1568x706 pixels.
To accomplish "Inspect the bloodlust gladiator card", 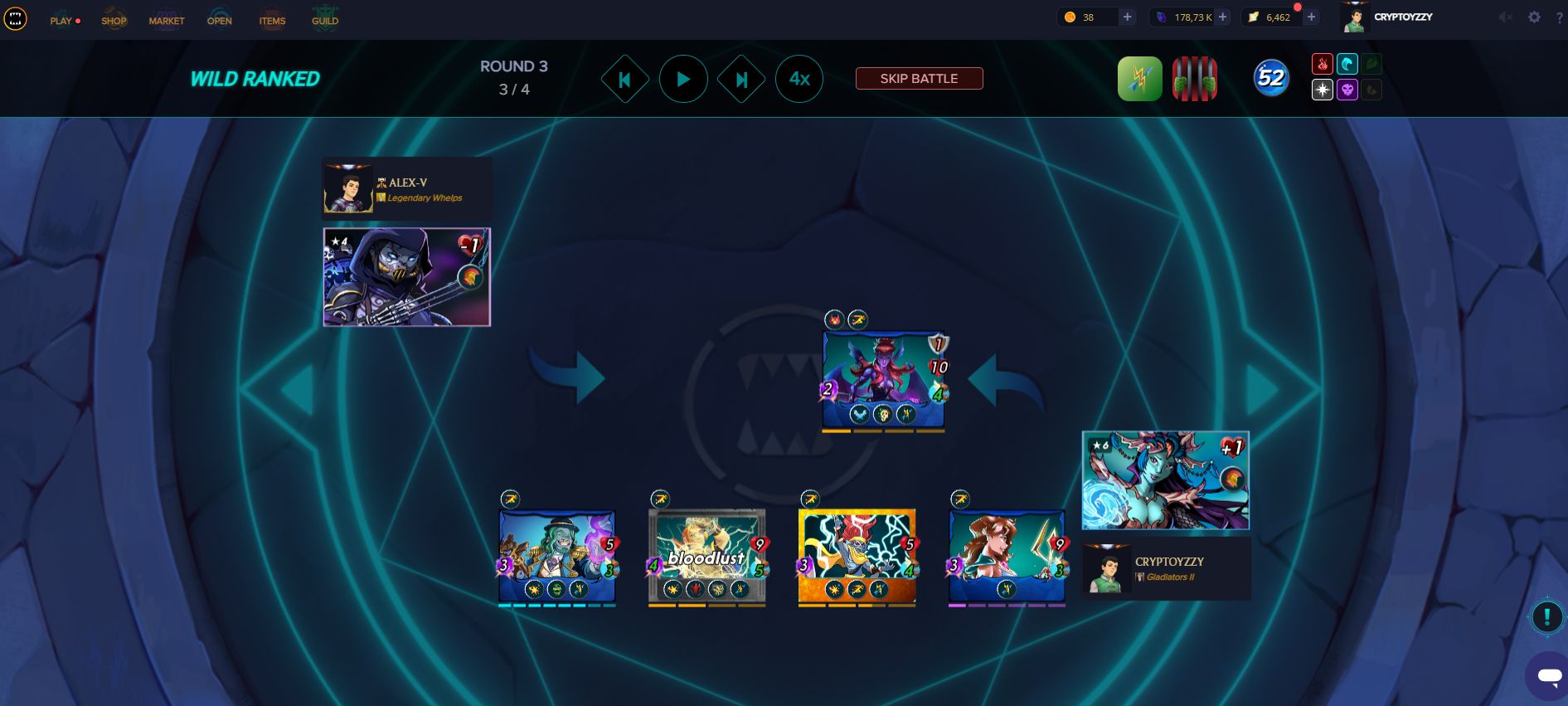I will 706,556.
